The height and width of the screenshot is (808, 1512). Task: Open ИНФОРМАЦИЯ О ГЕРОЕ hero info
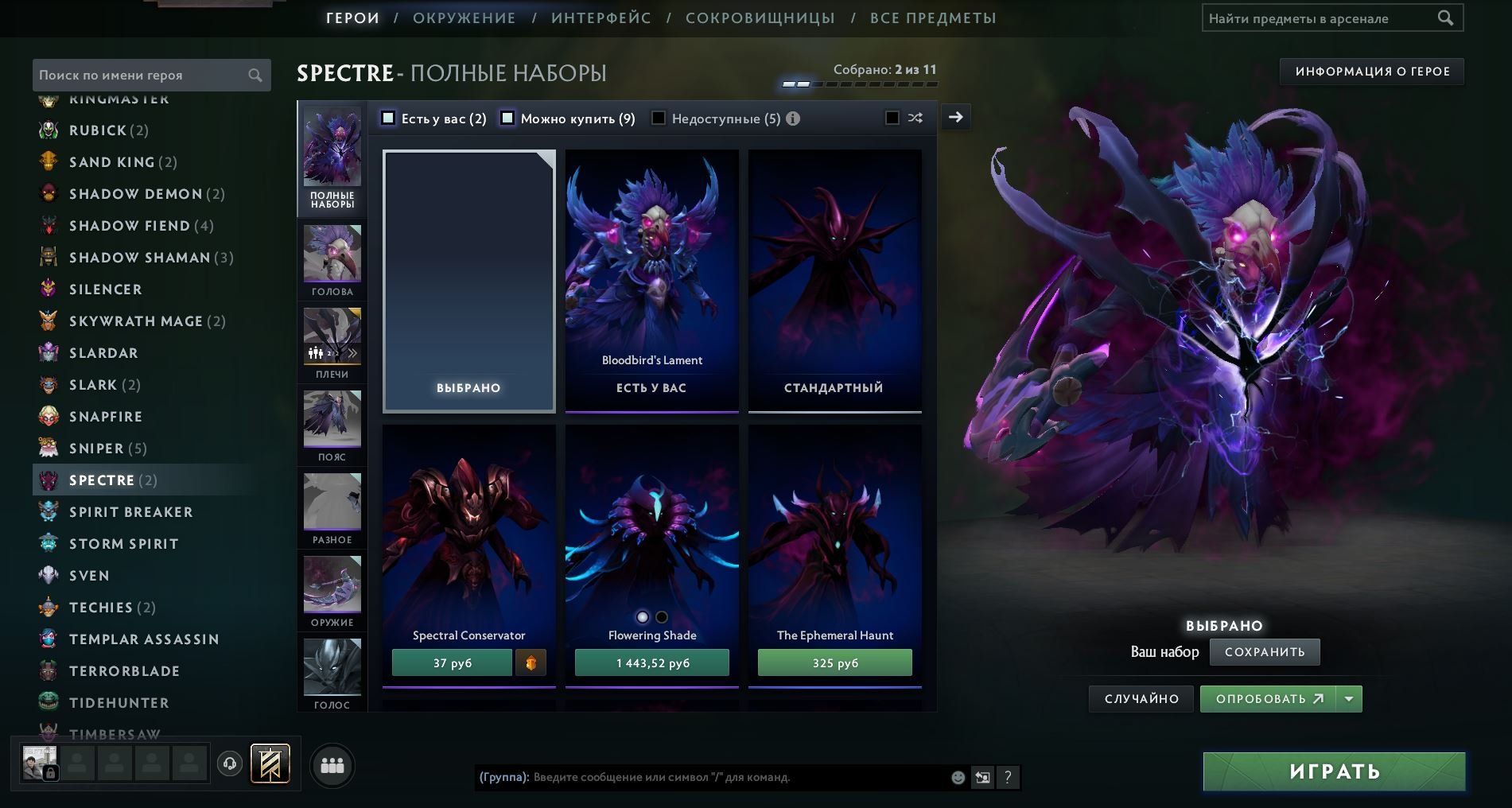1372,72
